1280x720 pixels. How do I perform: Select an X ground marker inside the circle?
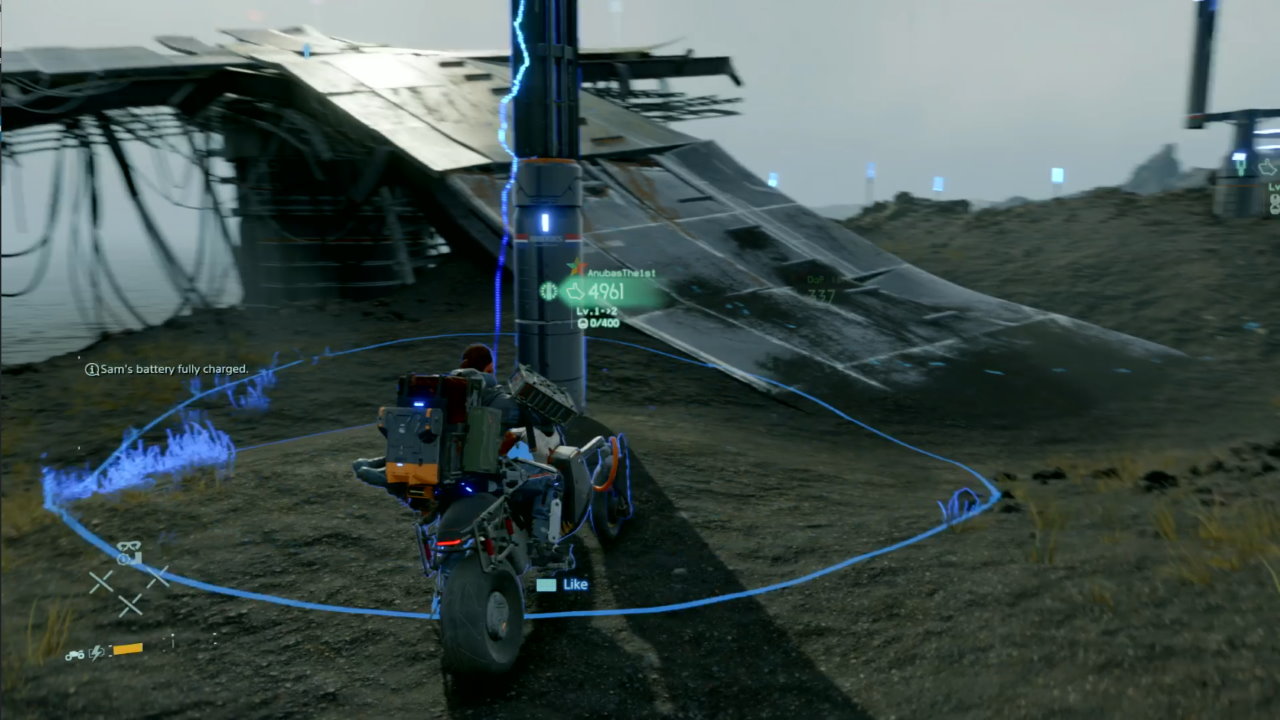103,580
